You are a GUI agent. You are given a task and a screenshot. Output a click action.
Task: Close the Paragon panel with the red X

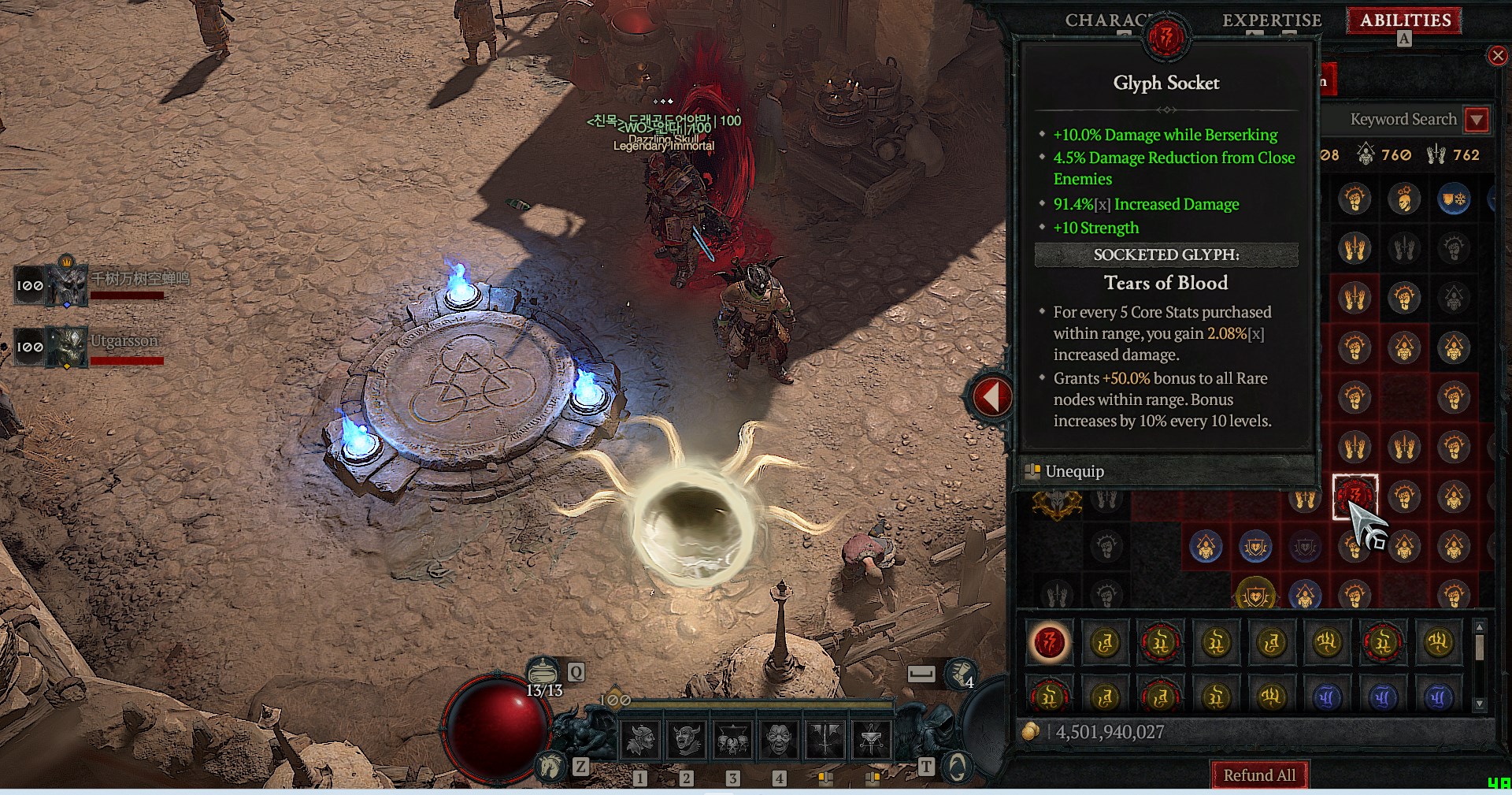(x=1497, y=55)
